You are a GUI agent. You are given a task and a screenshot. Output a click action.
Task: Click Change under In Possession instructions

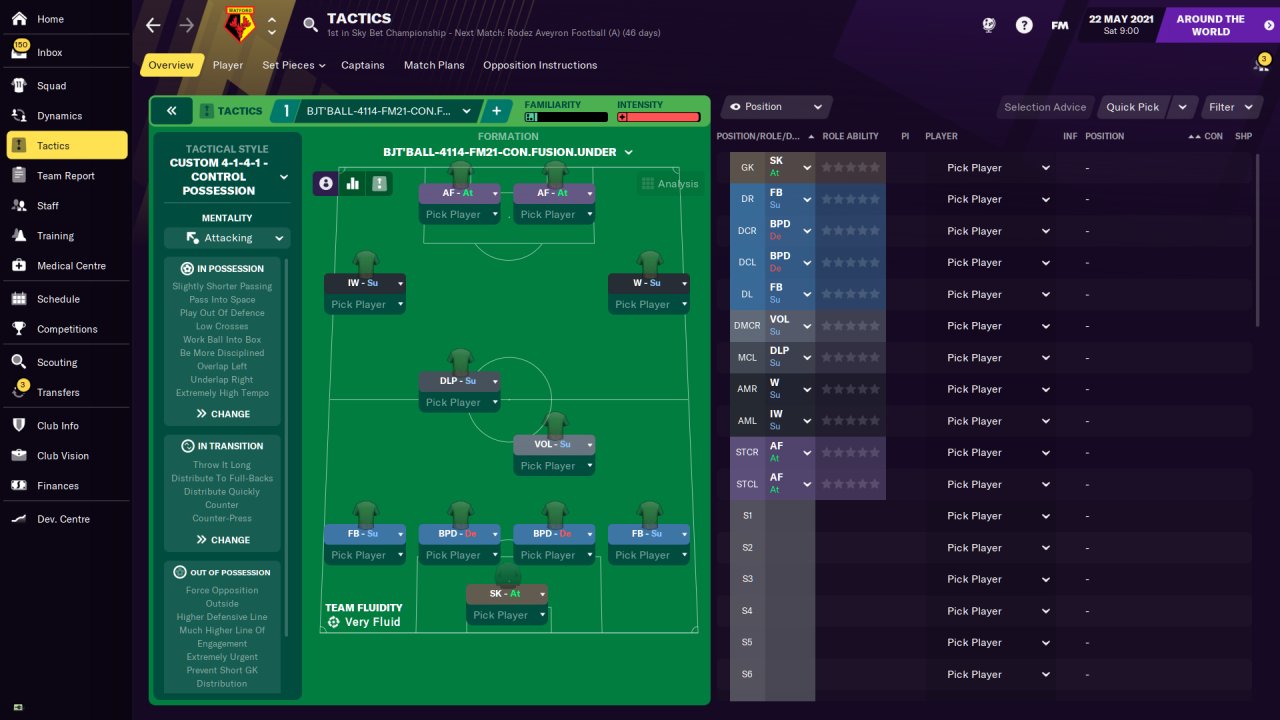click(x=224, y=414)
